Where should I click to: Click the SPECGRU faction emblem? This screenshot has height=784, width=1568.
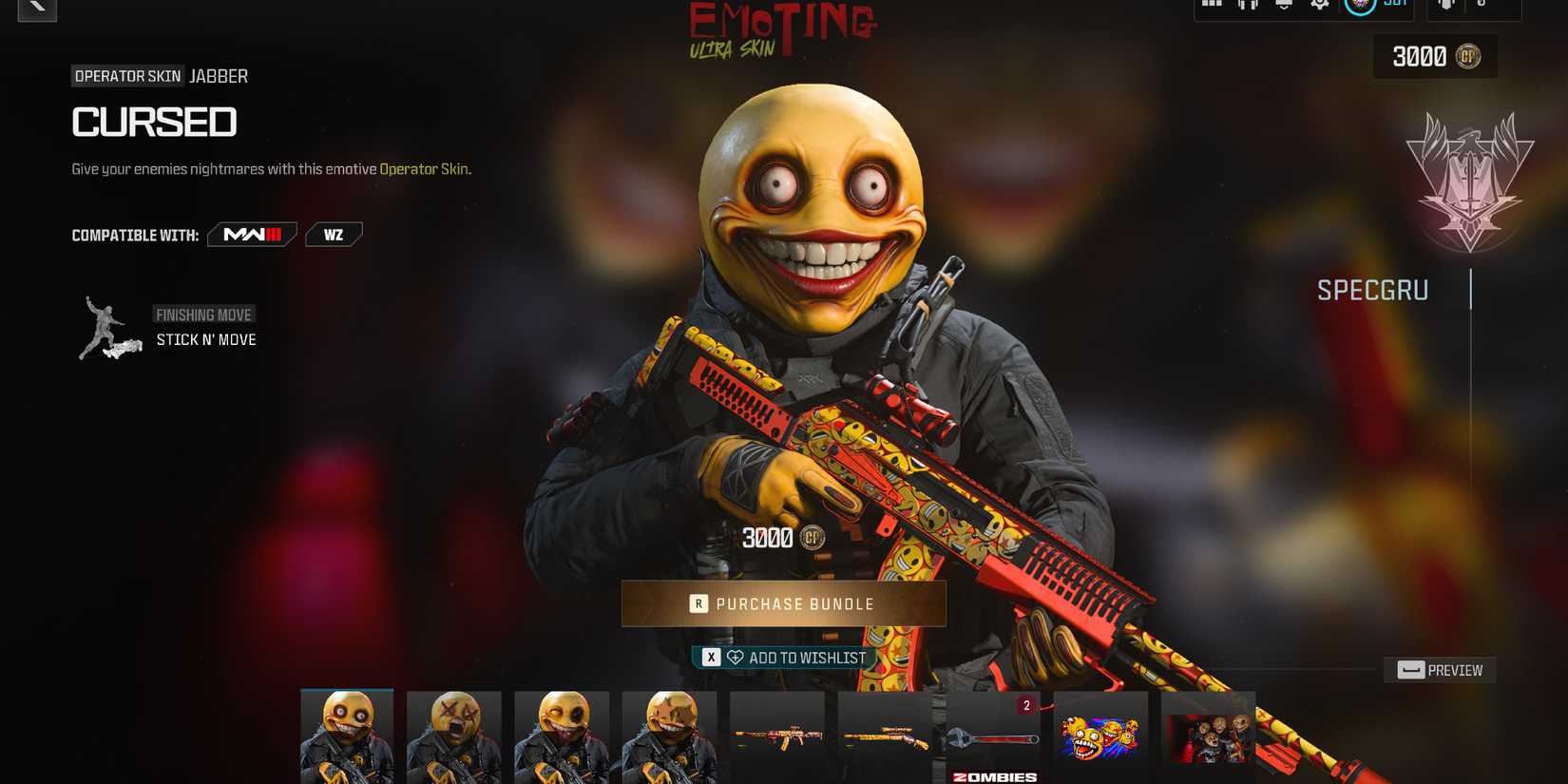pyautogui.click(x=1469, y=181)
